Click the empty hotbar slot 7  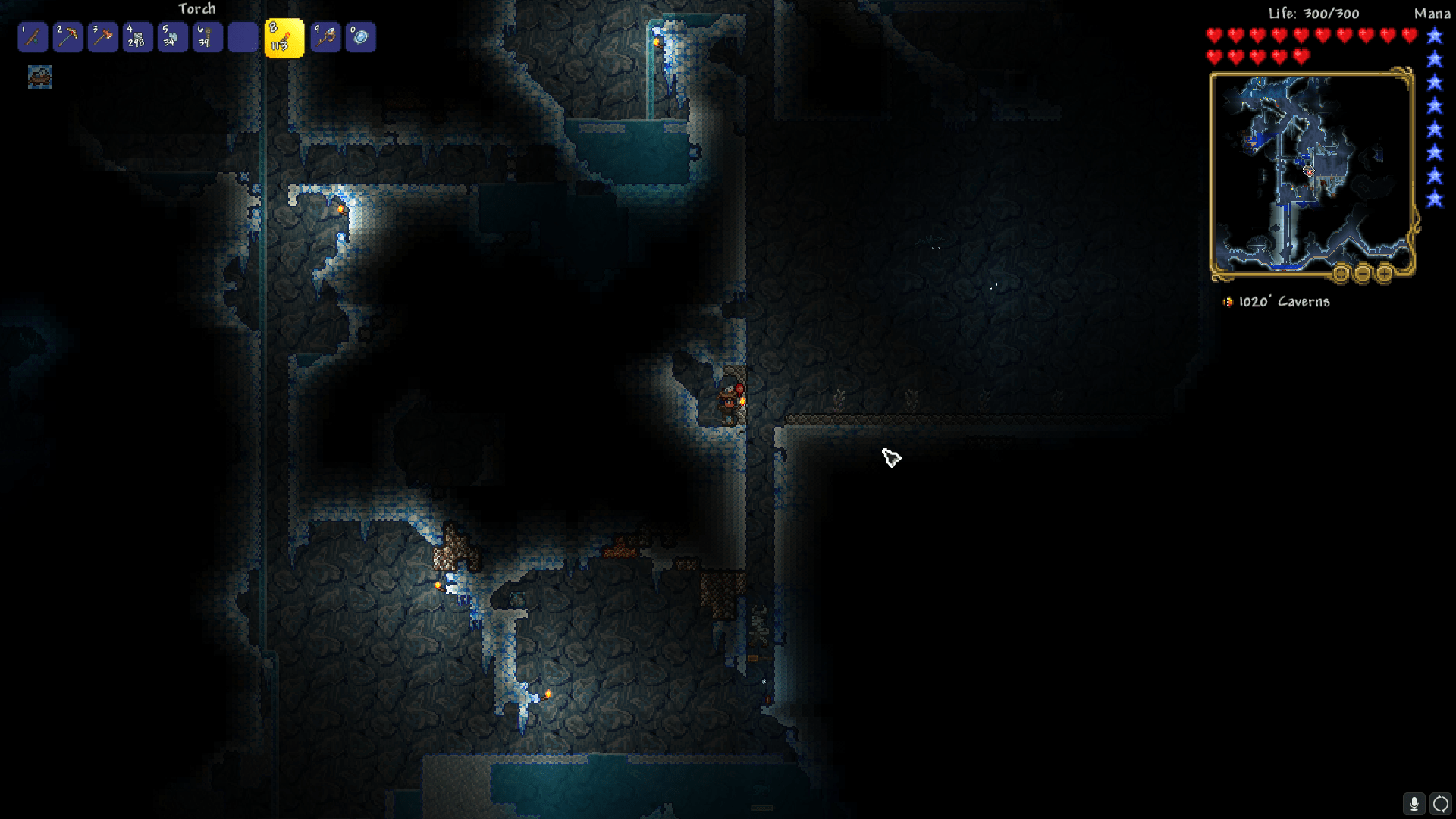[x=243, y=36]
